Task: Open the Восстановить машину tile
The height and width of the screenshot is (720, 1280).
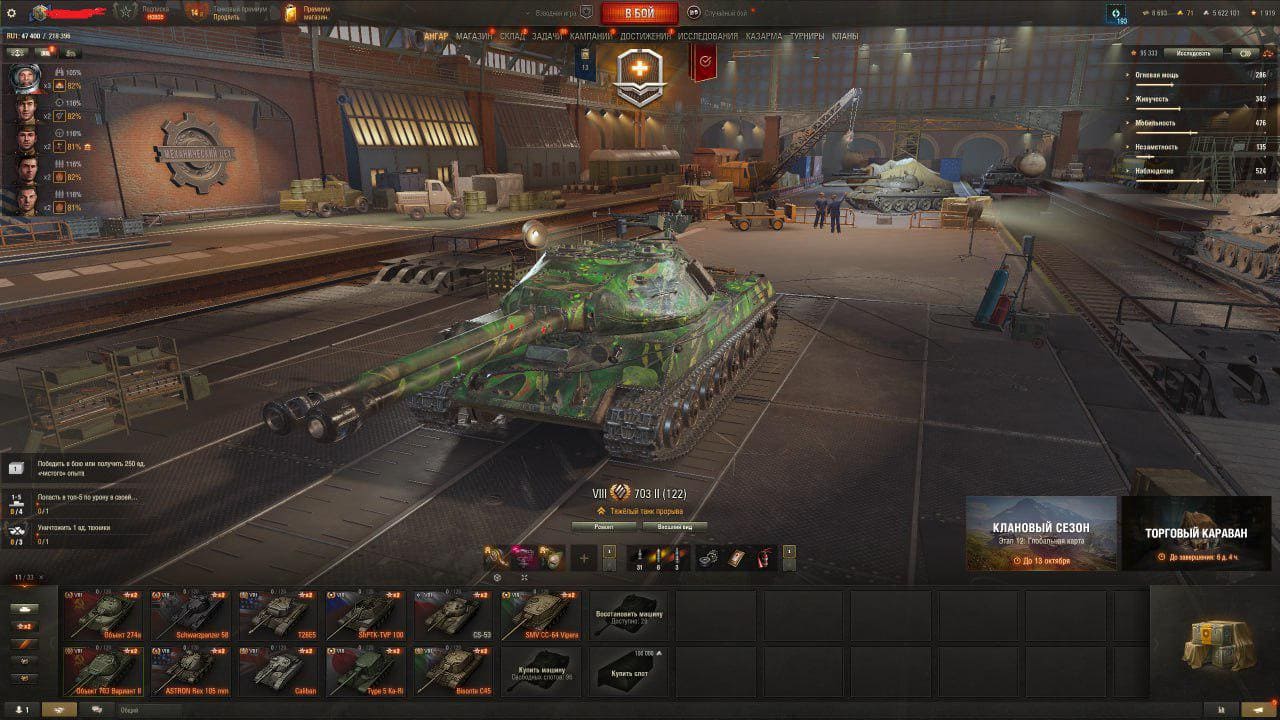Action: tap(629, 614)
